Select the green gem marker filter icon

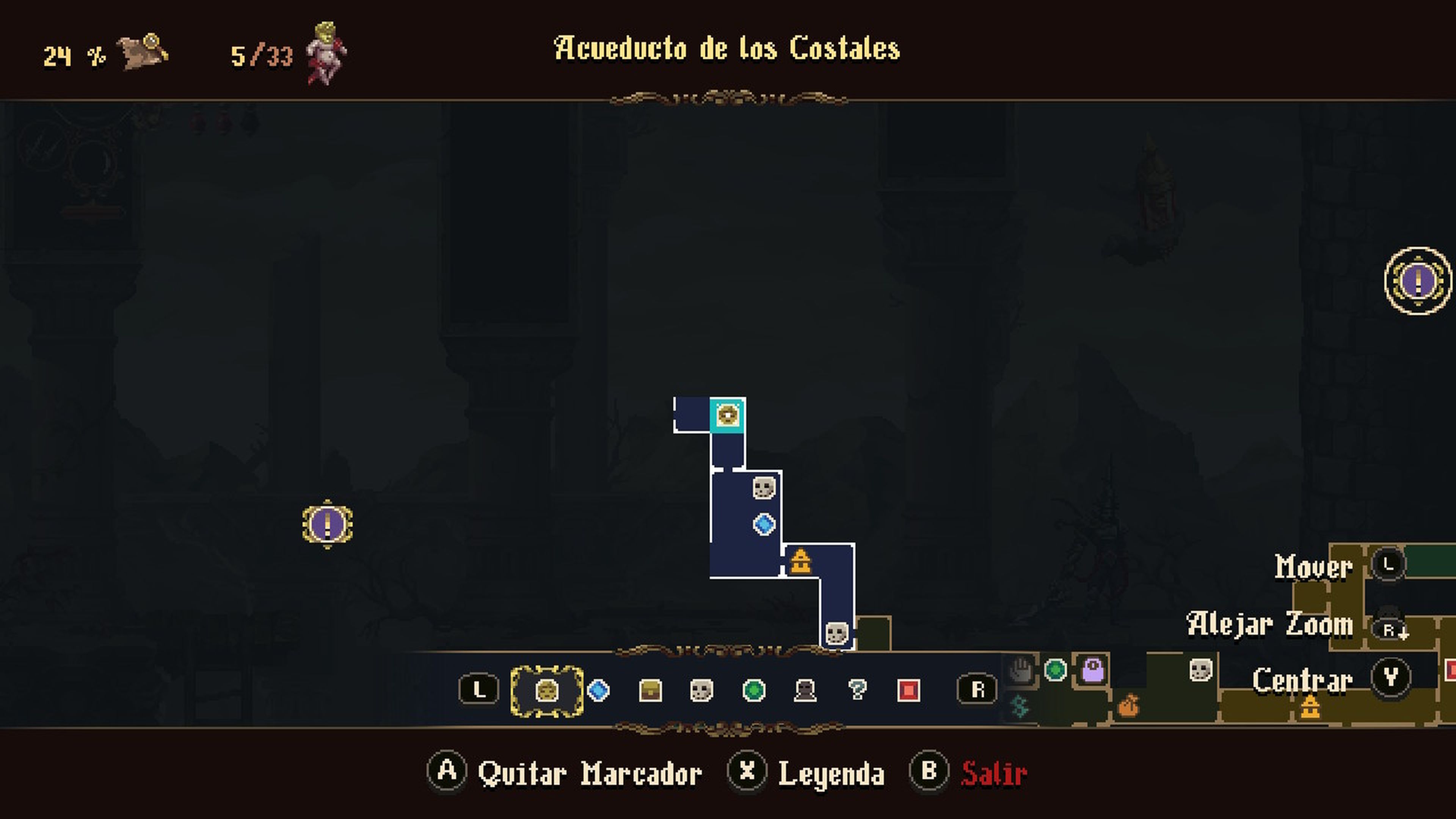(x=754, y=691)
